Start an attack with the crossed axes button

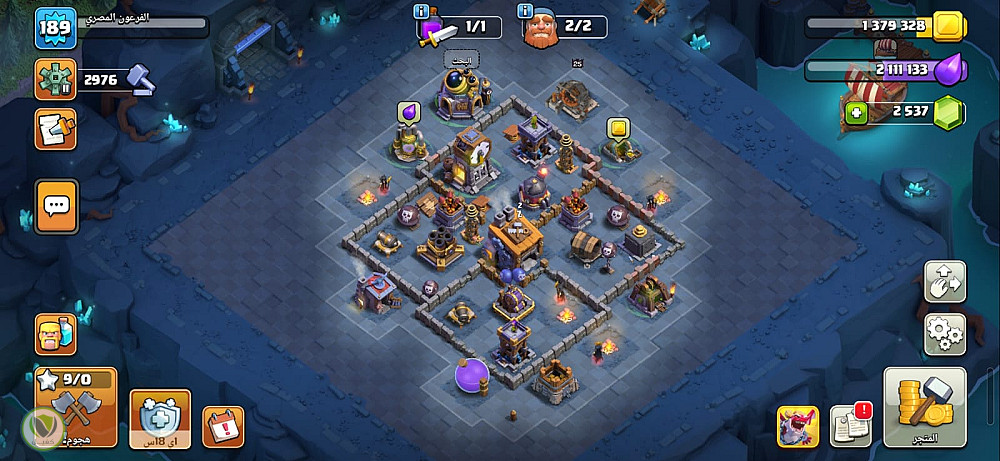click(x=76, y=406)
